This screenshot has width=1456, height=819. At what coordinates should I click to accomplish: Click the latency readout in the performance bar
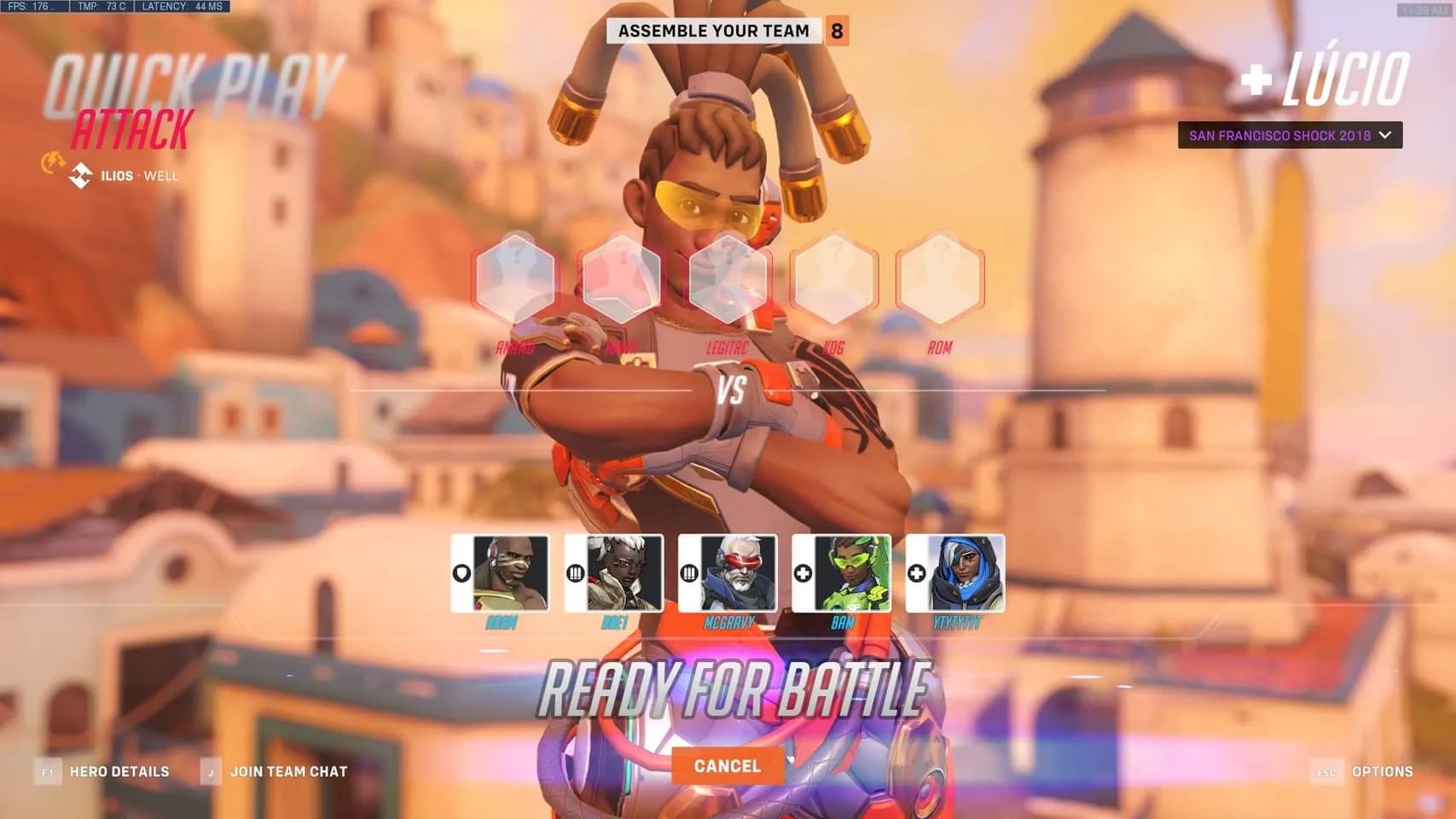point(183,5)
